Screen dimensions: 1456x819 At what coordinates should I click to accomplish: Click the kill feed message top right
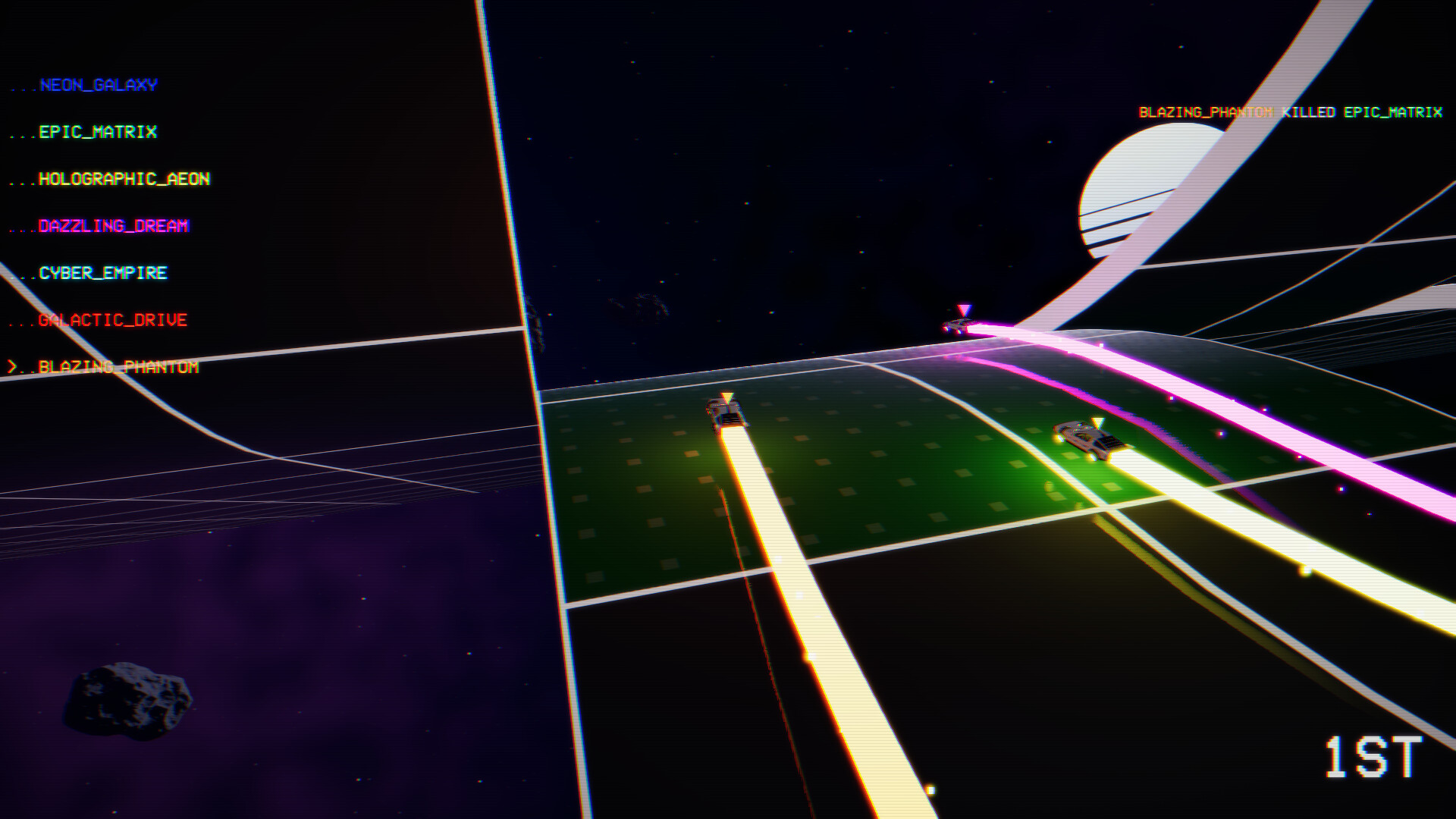[x=1289, y=112]
